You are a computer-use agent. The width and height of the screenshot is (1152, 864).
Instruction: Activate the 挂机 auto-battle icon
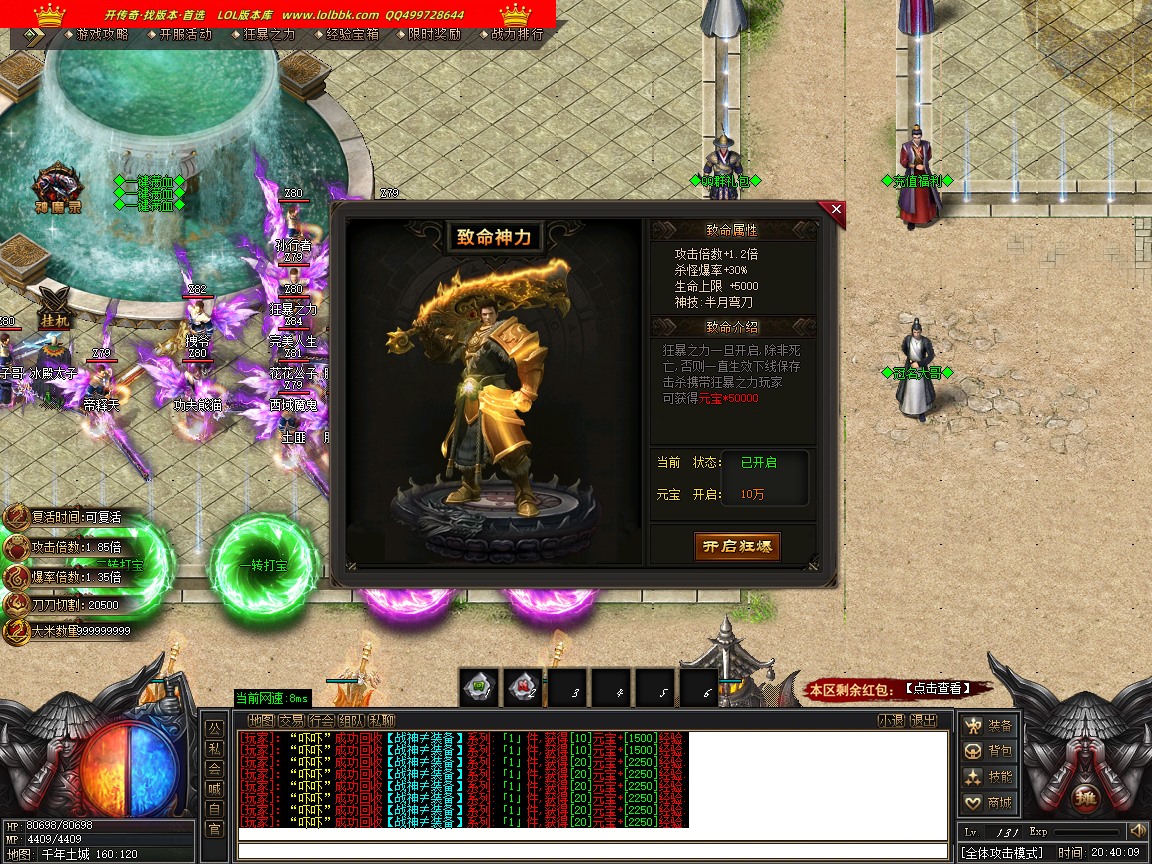click(55, 303)
